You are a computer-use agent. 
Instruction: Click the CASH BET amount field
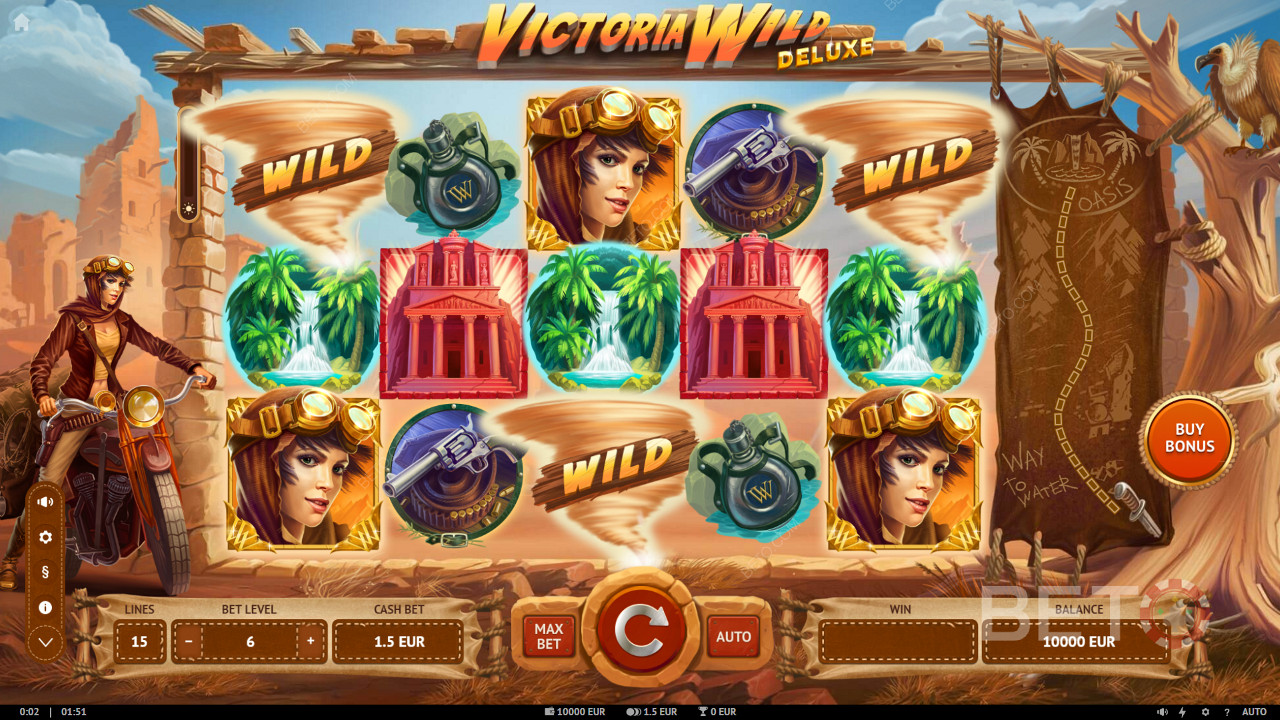coord(398,641)
